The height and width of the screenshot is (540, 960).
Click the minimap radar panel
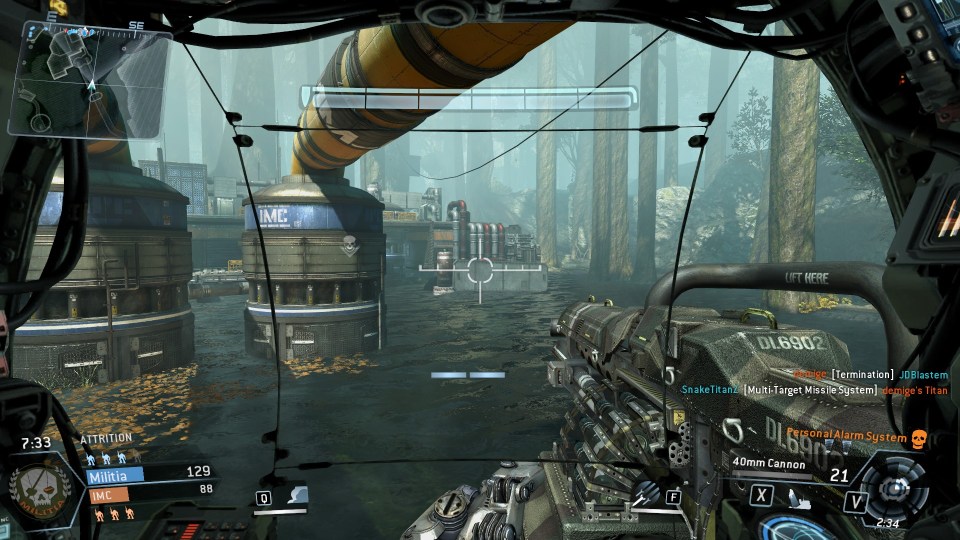87,80
